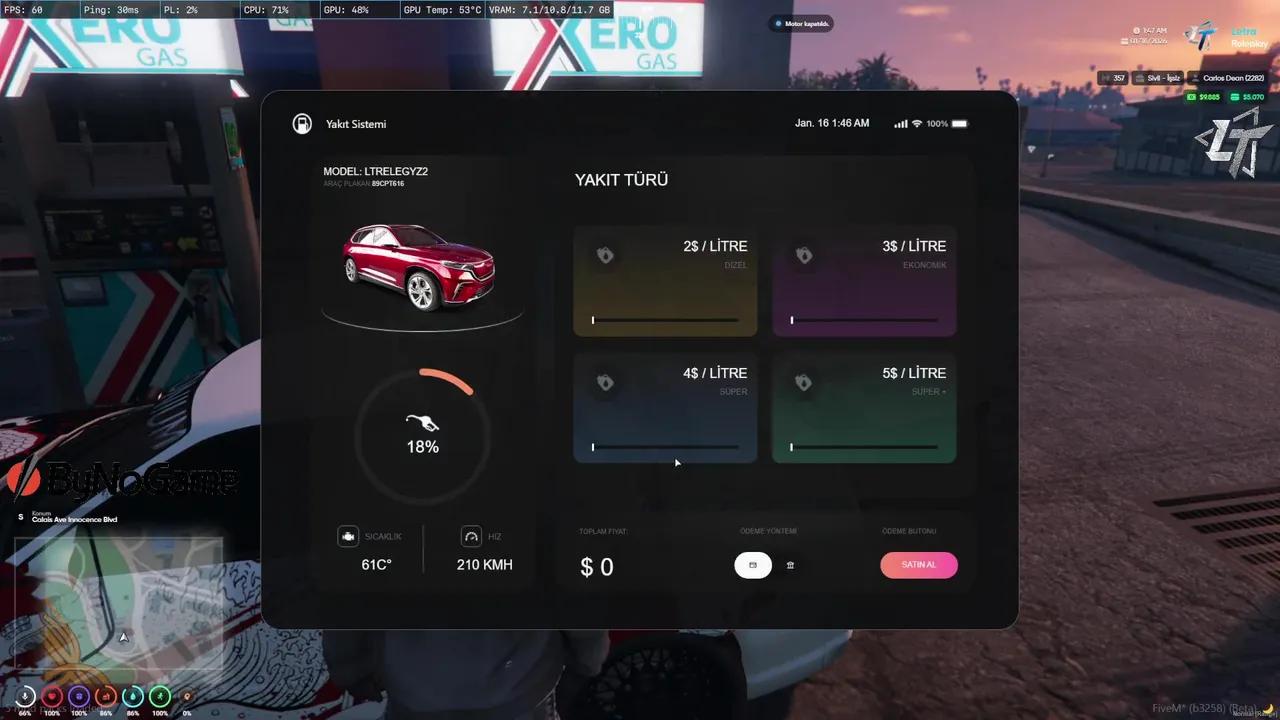Screen dimensions: 1280x720
Task: Click the microphone HUD icon showing 66%
Action: (24, 696)
